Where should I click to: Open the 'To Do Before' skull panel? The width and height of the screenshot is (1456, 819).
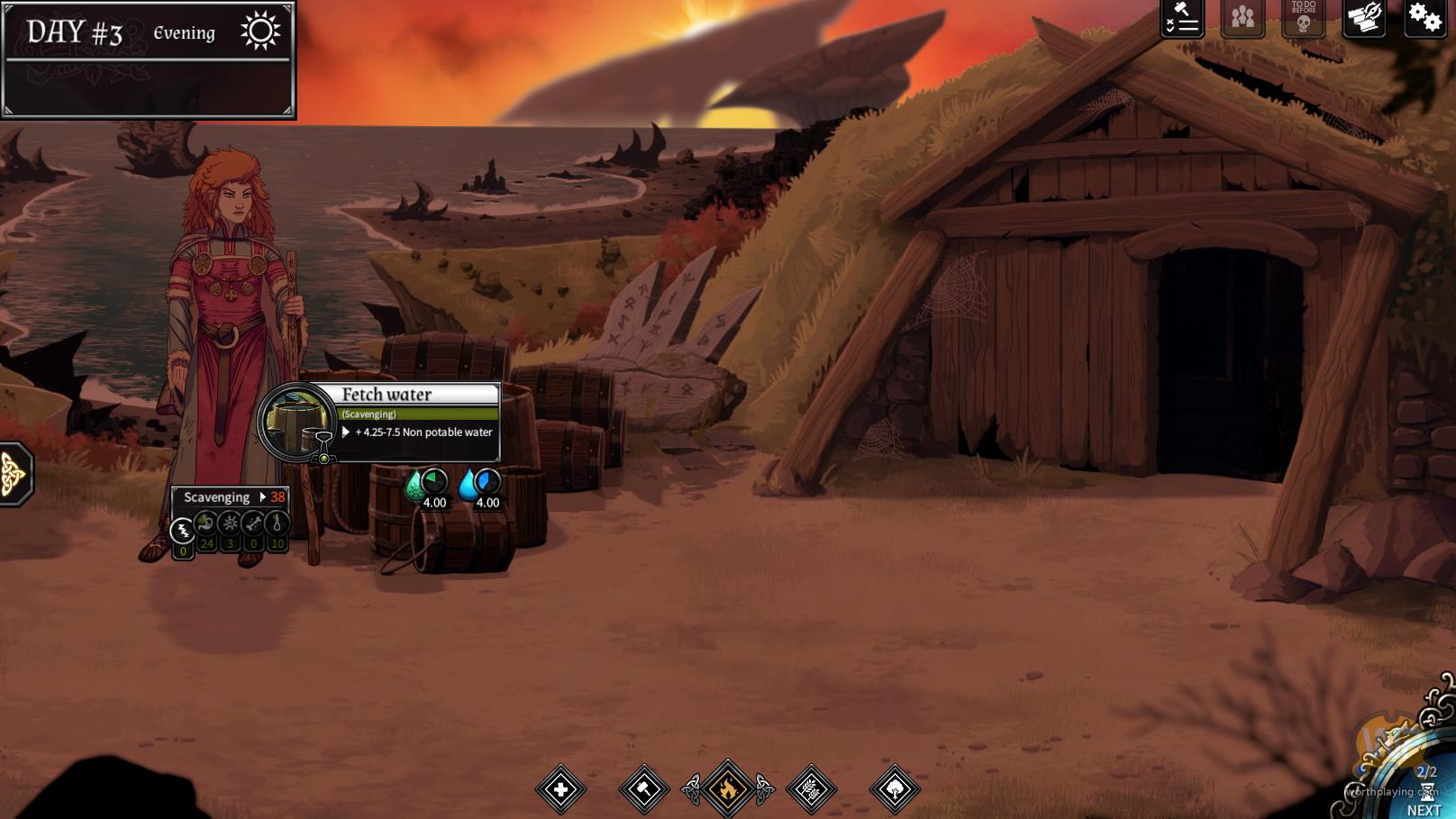point(1303,19)
